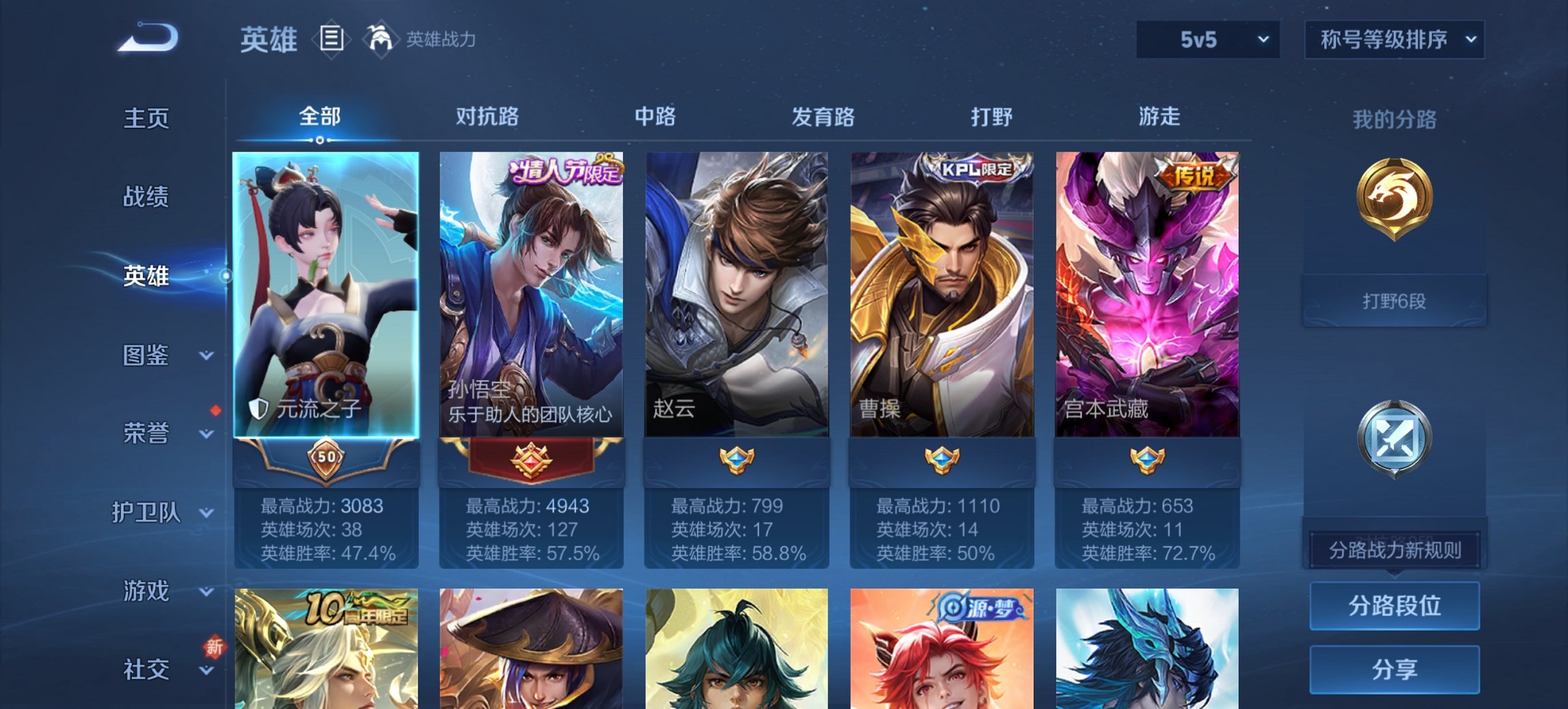Switch to the 中路 tab
The image size is (1568, 709).
[655, 117]
